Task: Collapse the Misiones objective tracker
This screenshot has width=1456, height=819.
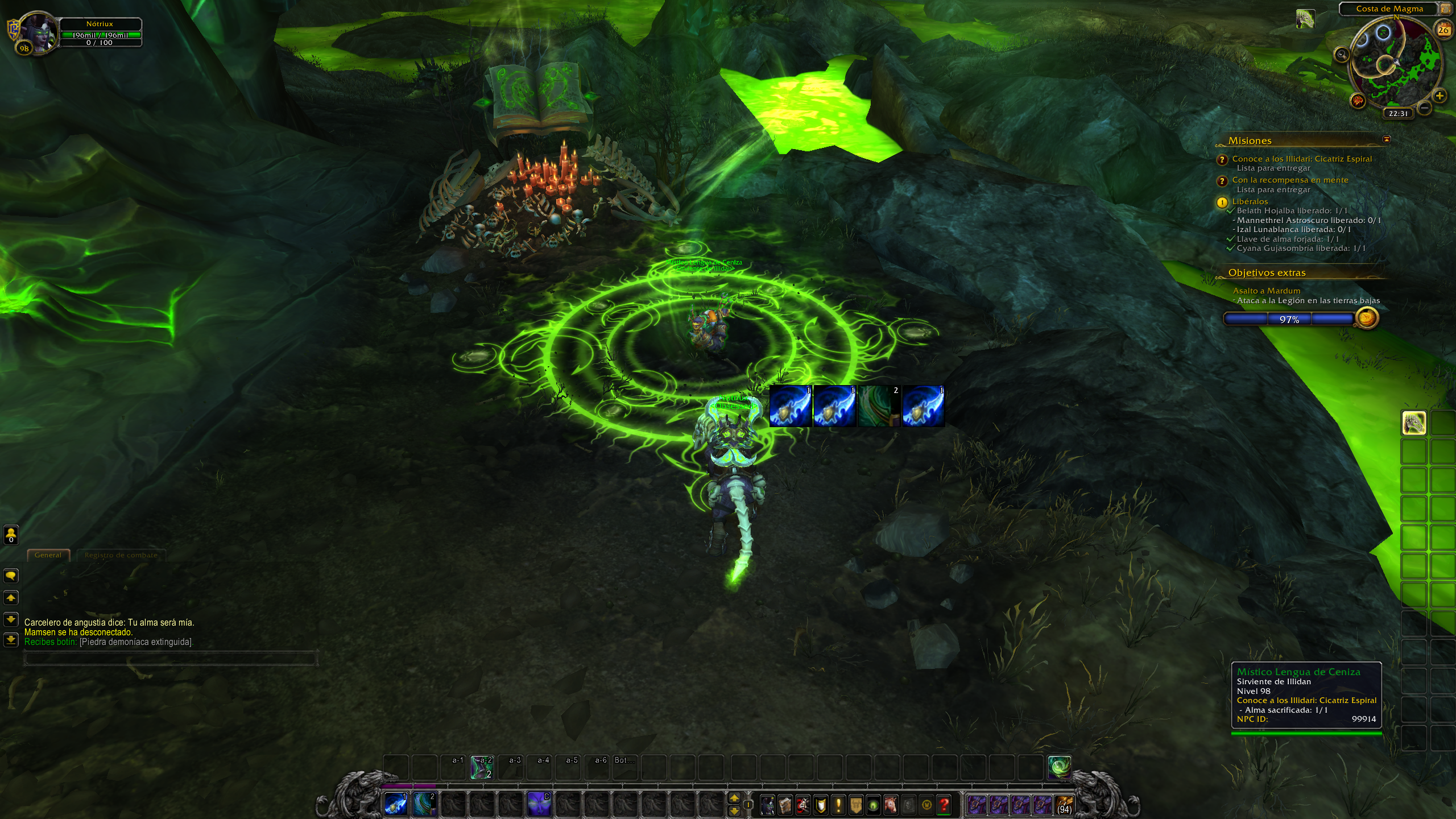Action: coord(1387,139)
